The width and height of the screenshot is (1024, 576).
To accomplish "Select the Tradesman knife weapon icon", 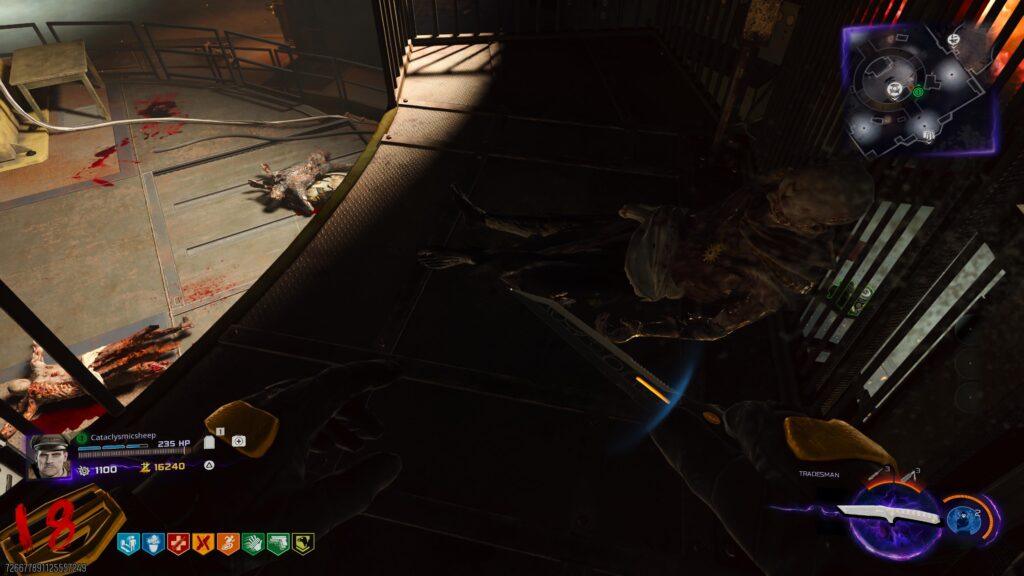I will [x=888, y=514].
